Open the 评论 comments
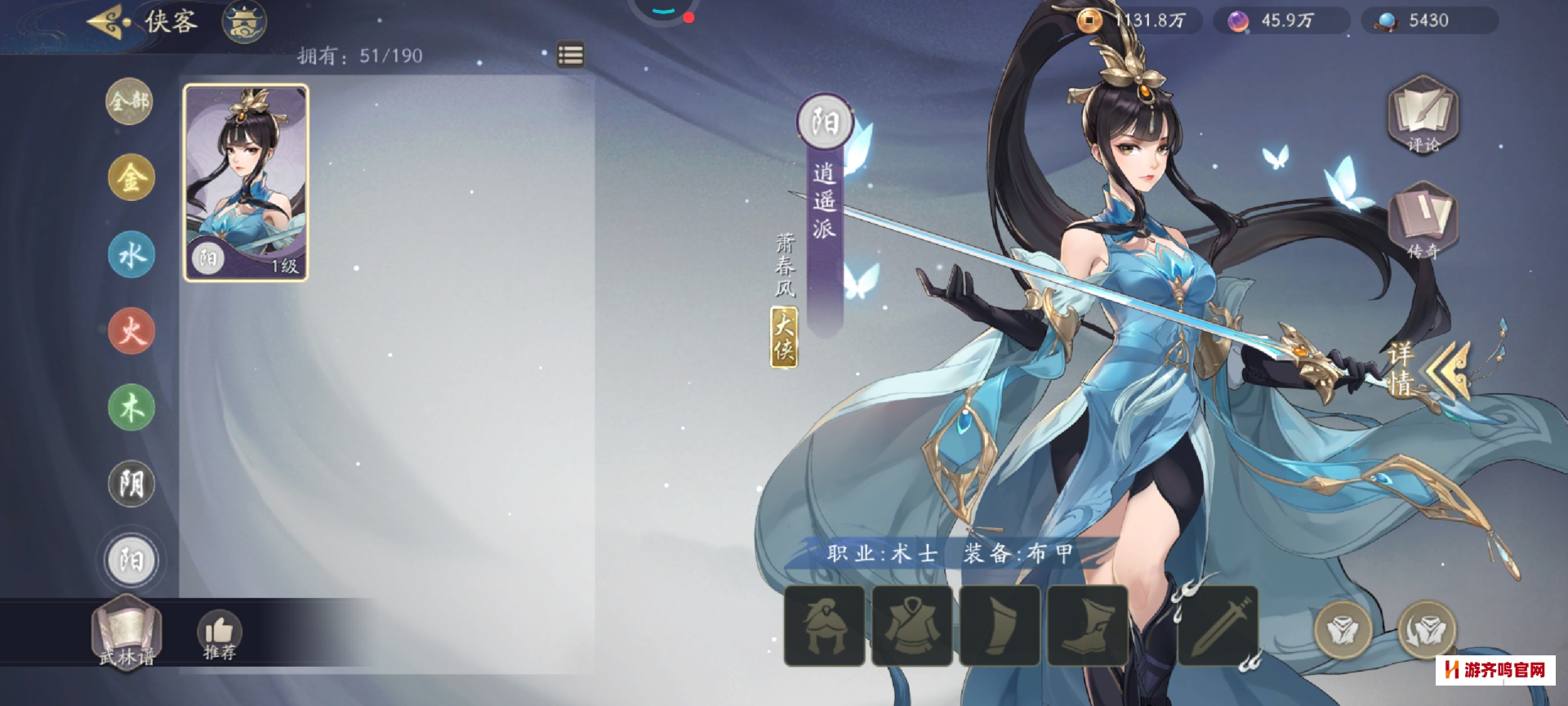Screen dimensions: 1568x706 (1423, 115)
